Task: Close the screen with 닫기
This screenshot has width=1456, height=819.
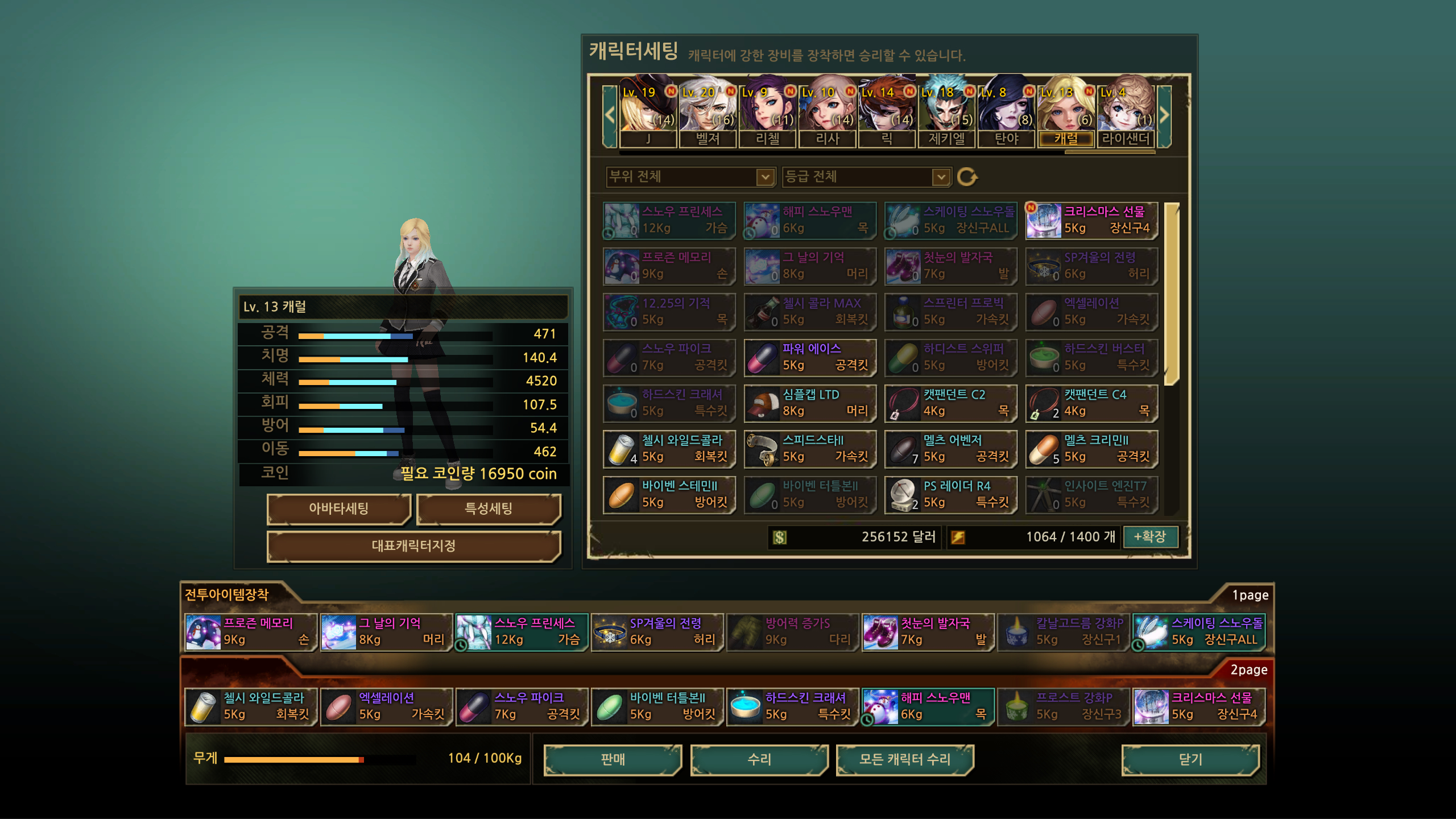Action: [1190, 759]
